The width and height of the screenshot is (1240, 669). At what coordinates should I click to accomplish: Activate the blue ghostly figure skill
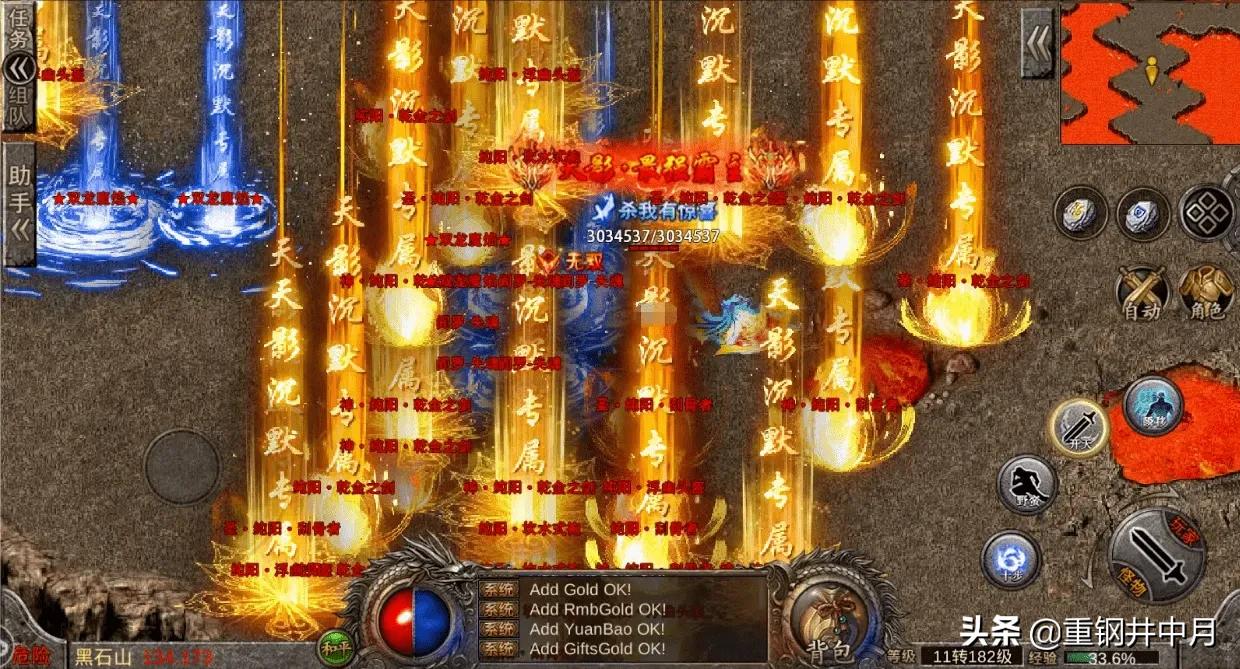tap(1153, 405)
